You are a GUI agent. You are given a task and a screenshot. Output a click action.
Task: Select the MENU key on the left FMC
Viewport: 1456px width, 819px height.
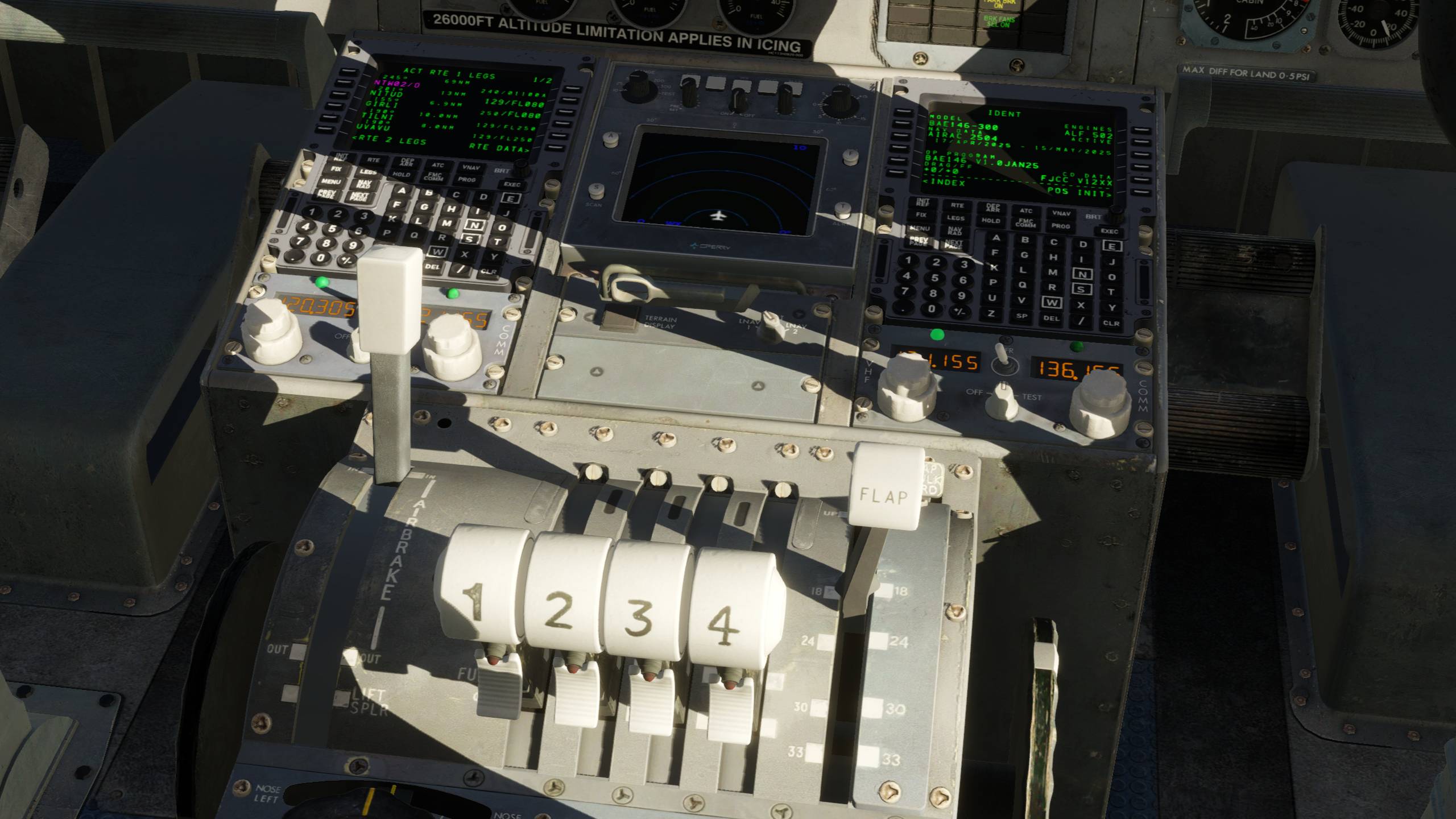point(330,182)
